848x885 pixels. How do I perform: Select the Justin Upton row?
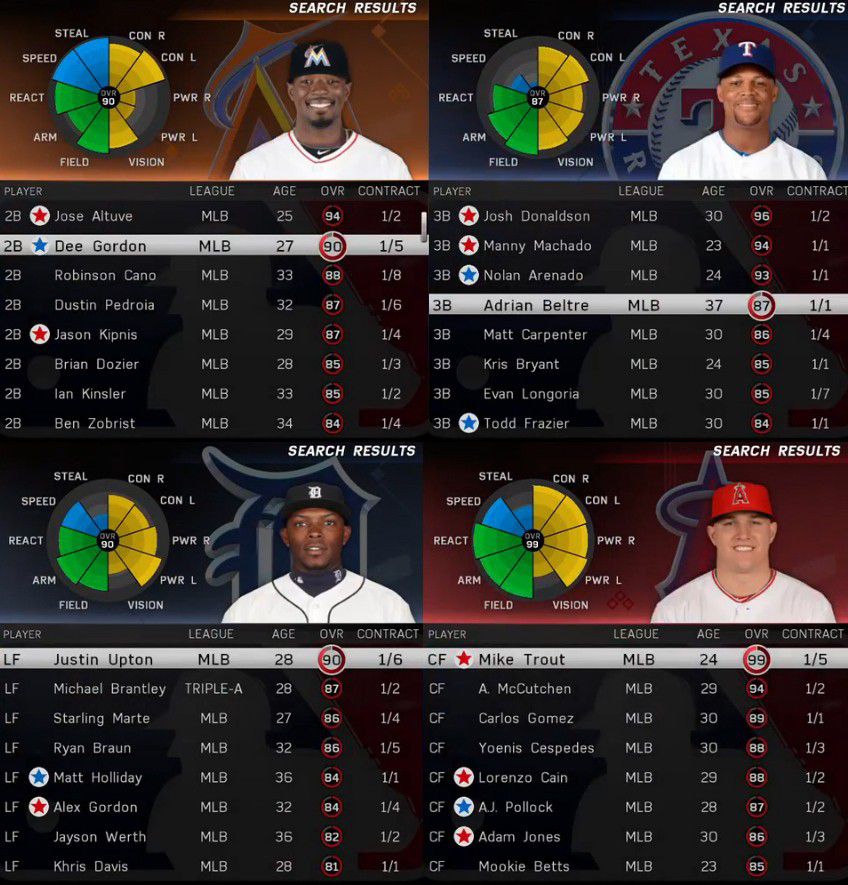coord(103,659)
